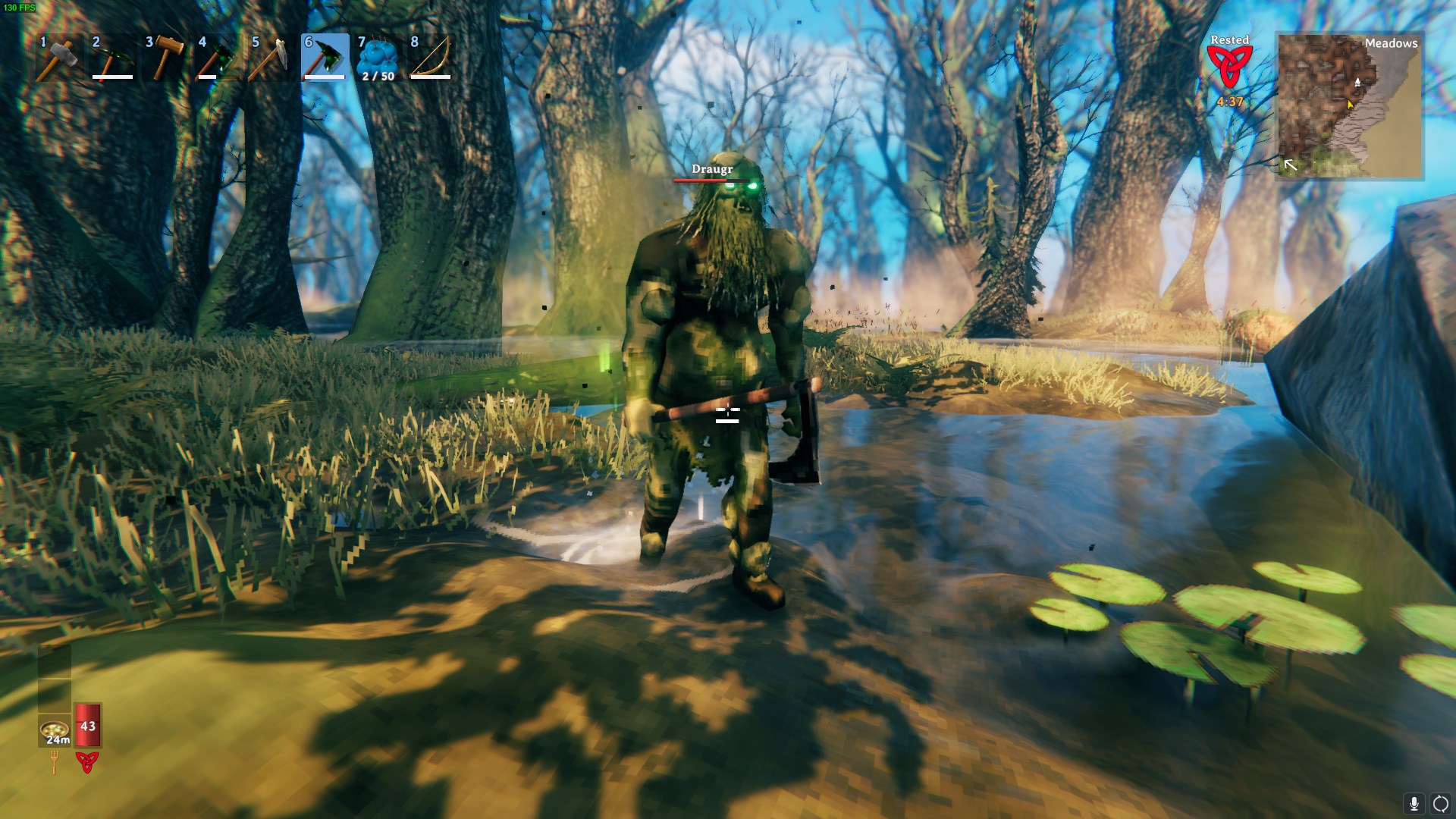Click the microphone icon in the corner

coord(1414,803)
